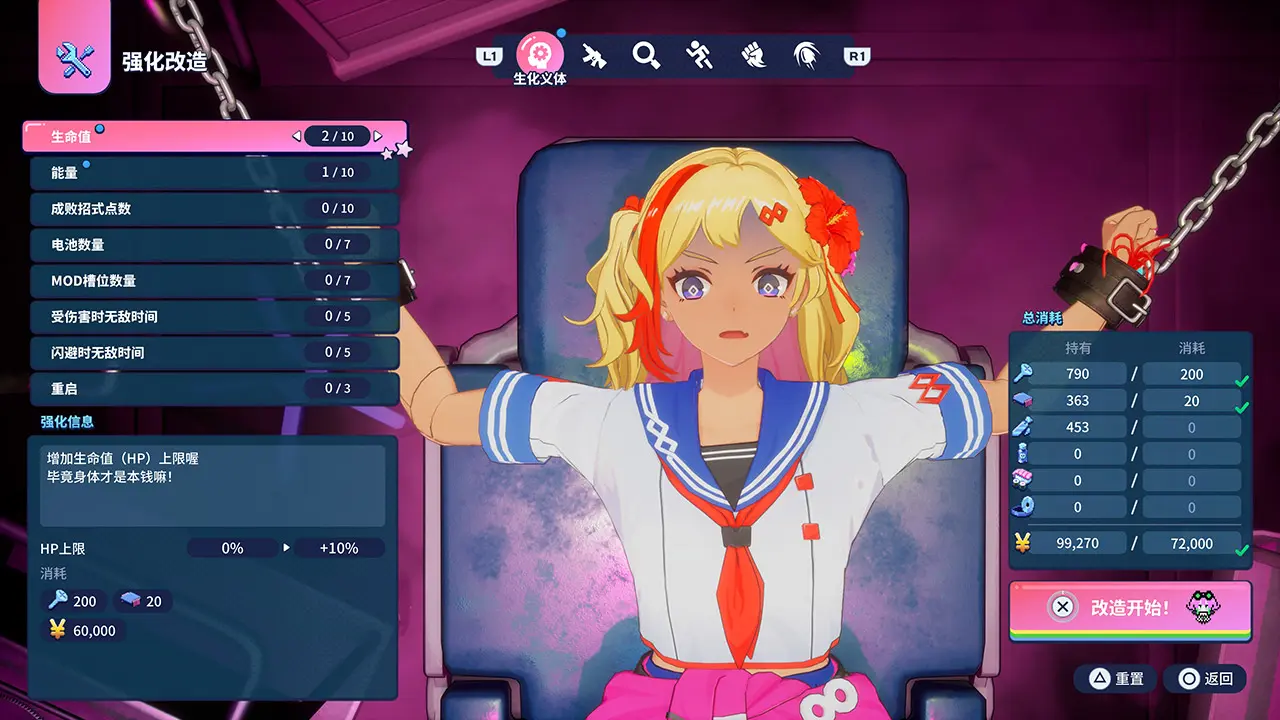Open the 生化义体 category tab
This screenshot has height=720, width=1280.
pyautogui.click(x=539, y=54)
